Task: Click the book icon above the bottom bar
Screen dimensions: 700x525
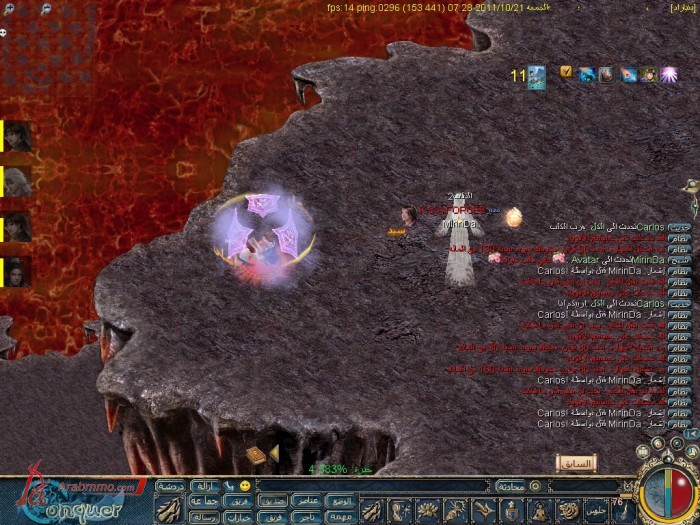Action: [x=256, y=456]
